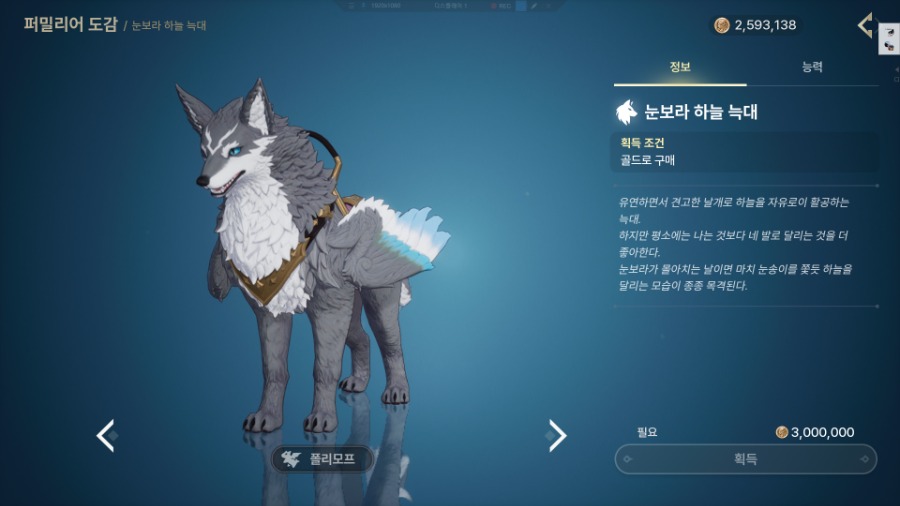Acquire the familiar with the 획득 button

click(745, 459)
